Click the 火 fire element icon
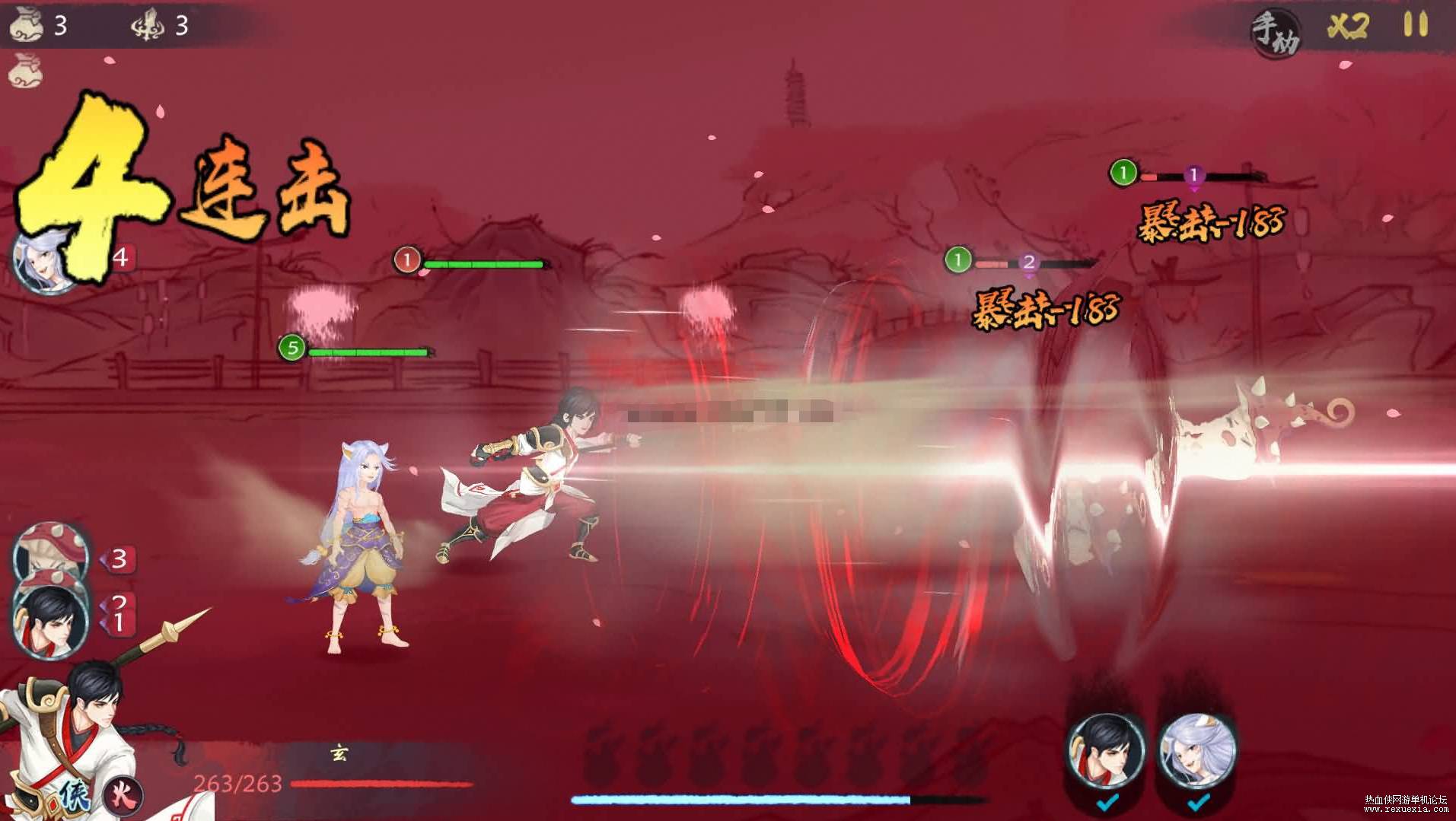 tap(123, 795)
